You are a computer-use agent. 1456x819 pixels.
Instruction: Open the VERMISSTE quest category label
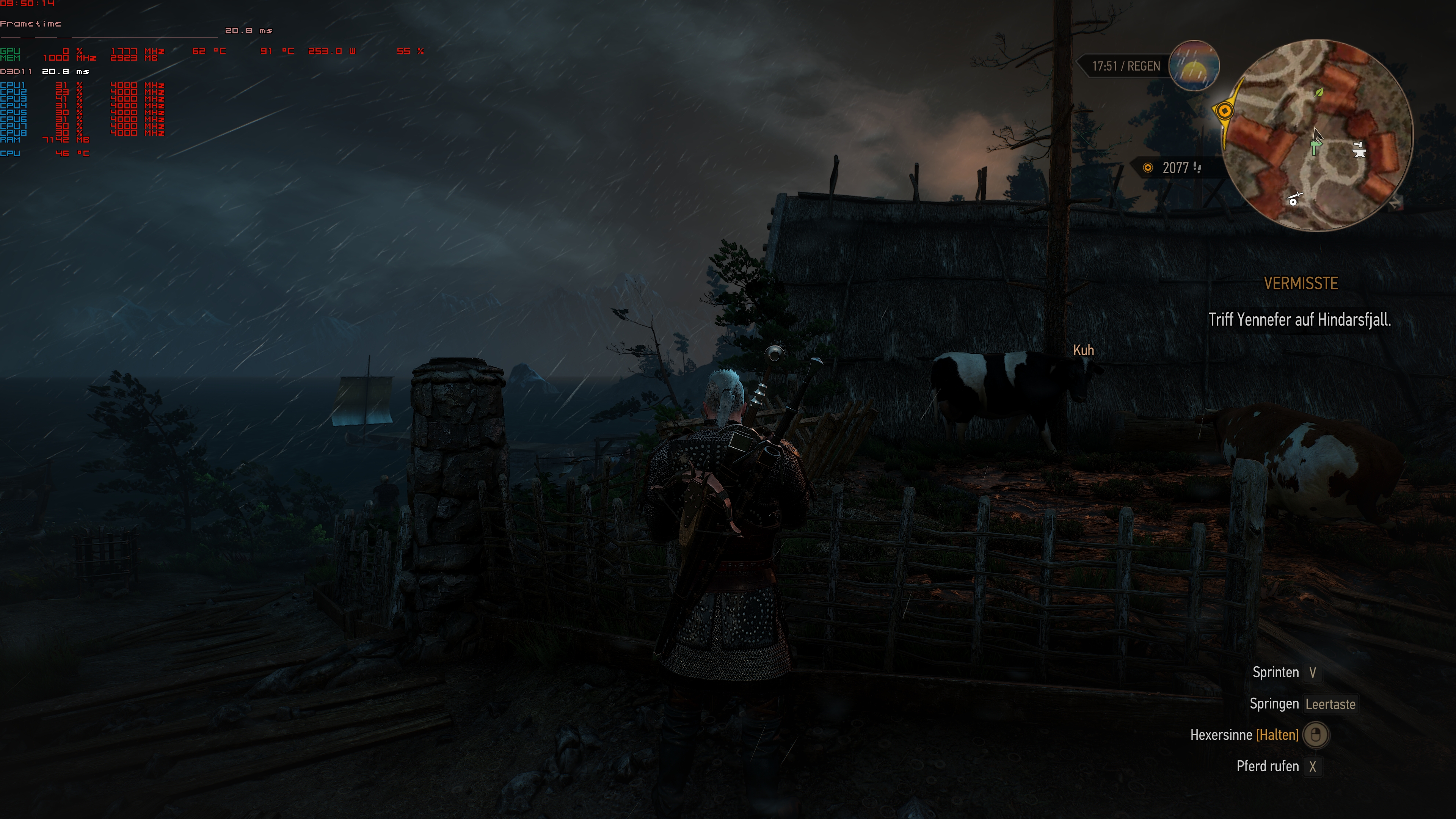pyautogui.click(x=1302, y=283)
